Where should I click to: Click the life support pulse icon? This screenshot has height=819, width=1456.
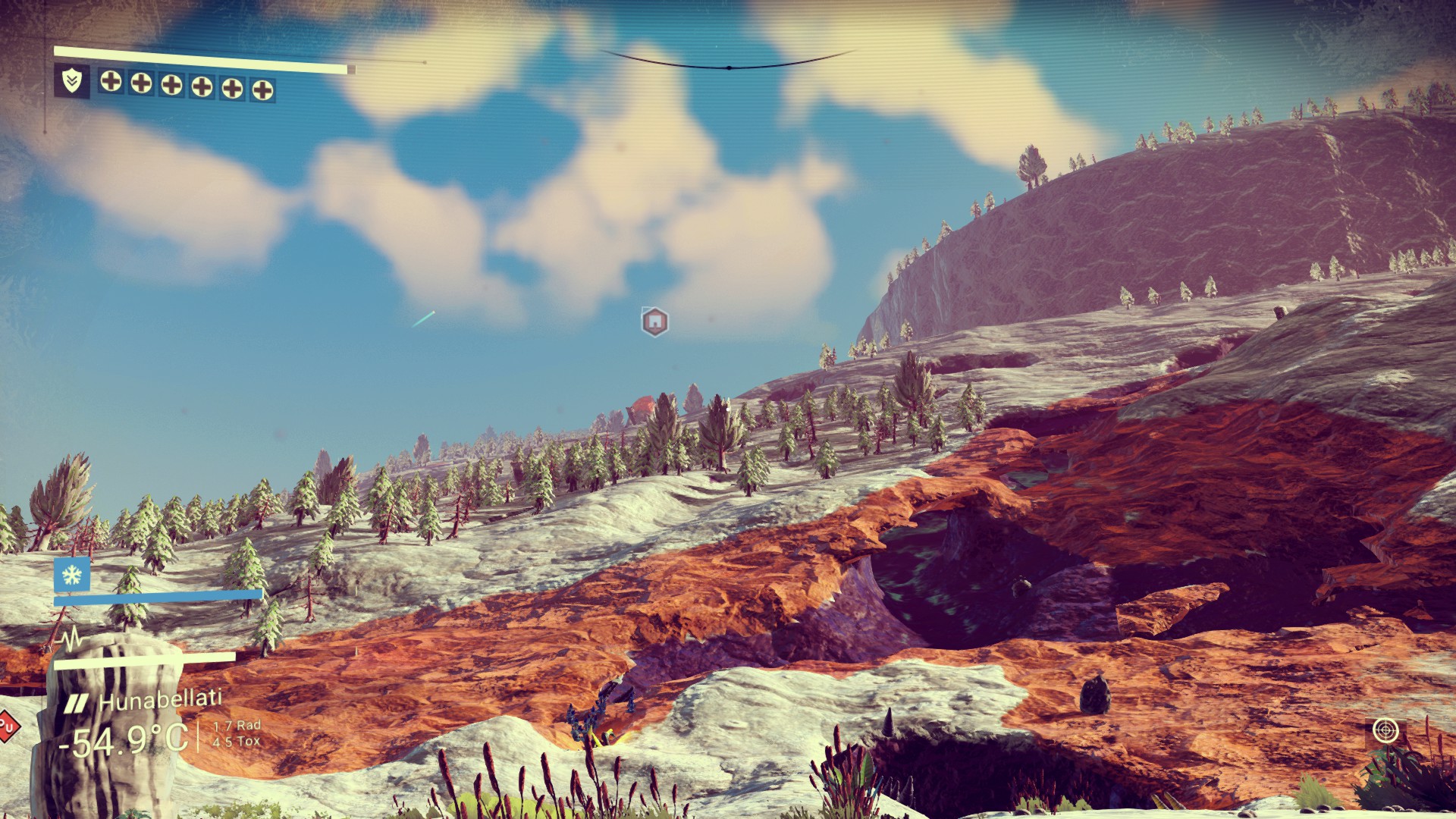click(x=72, y=639)
